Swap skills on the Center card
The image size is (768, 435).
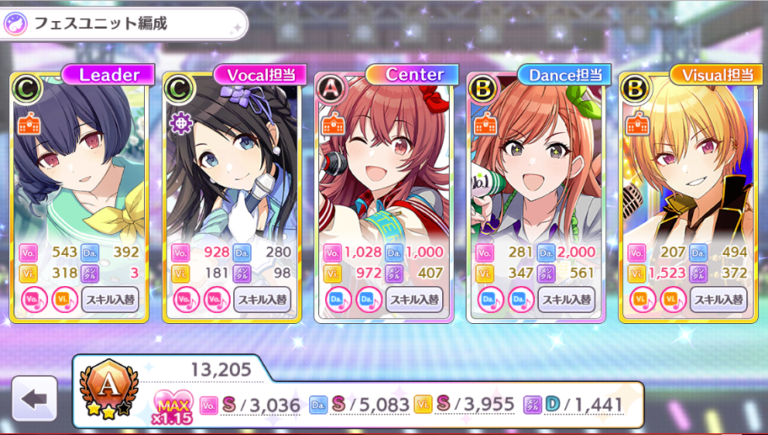point(414,299)
